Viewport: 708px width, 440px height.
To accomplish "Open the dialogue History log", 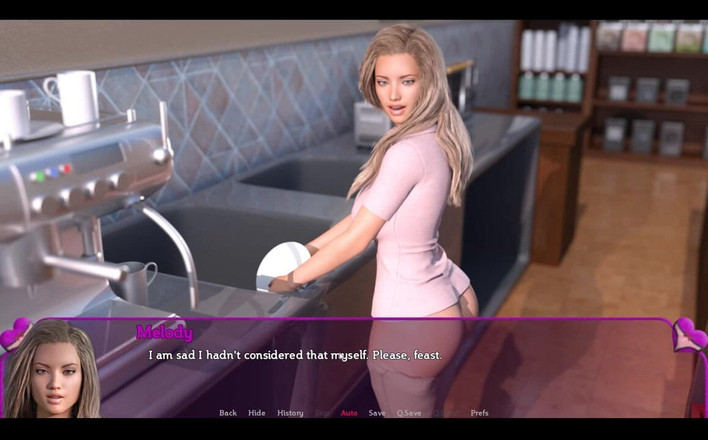I will pyautogui.click(x=290, y=413).
